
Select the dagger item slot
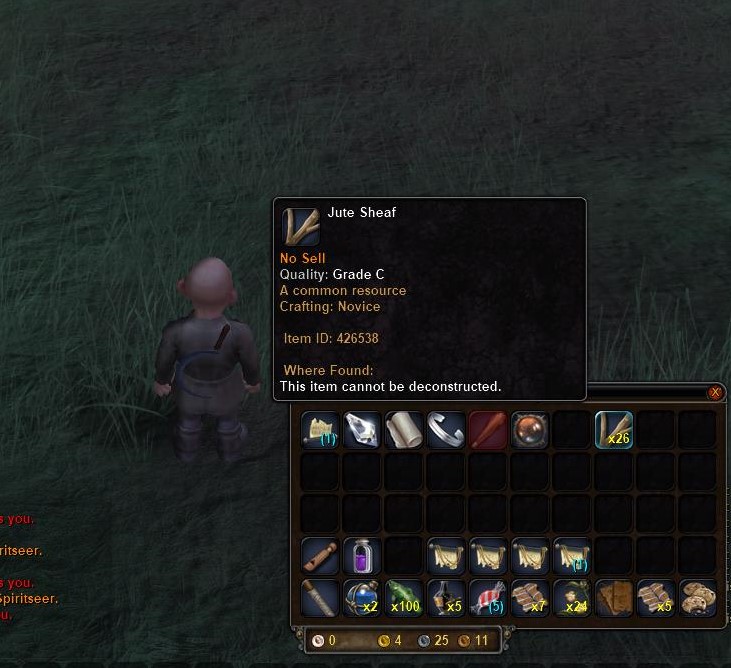pos(319,598)
